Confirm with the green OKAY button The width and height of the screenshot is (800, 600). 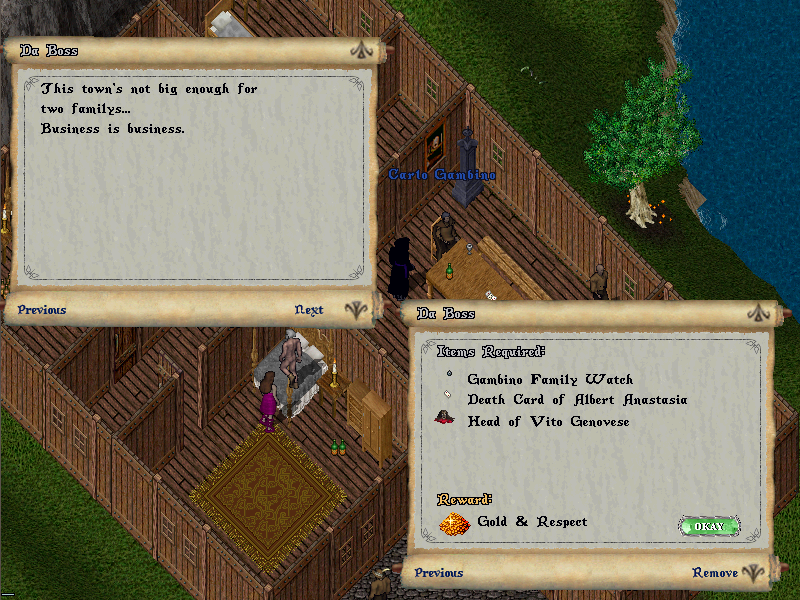click(x=709, y=526)
